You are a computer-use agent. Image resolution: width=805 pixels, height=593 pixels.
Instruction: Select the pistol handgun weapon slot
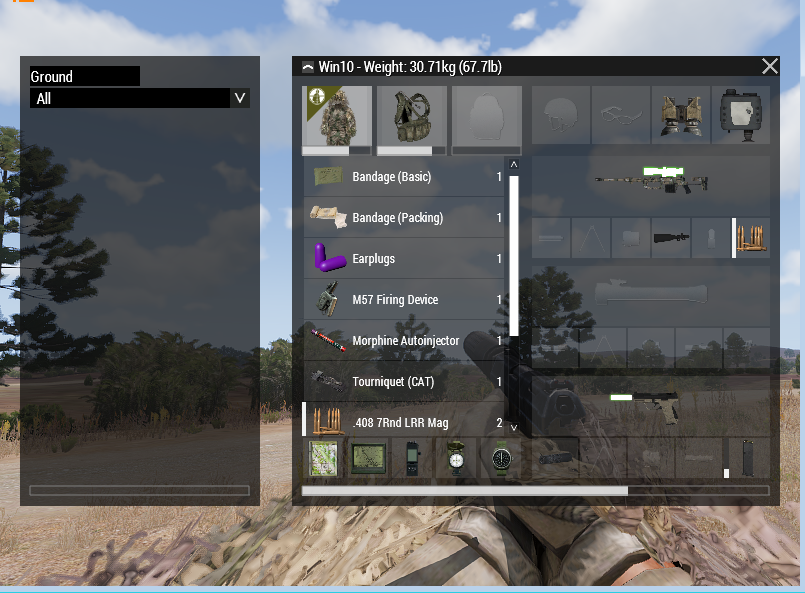pyautogui.click(x=651, y=404)
